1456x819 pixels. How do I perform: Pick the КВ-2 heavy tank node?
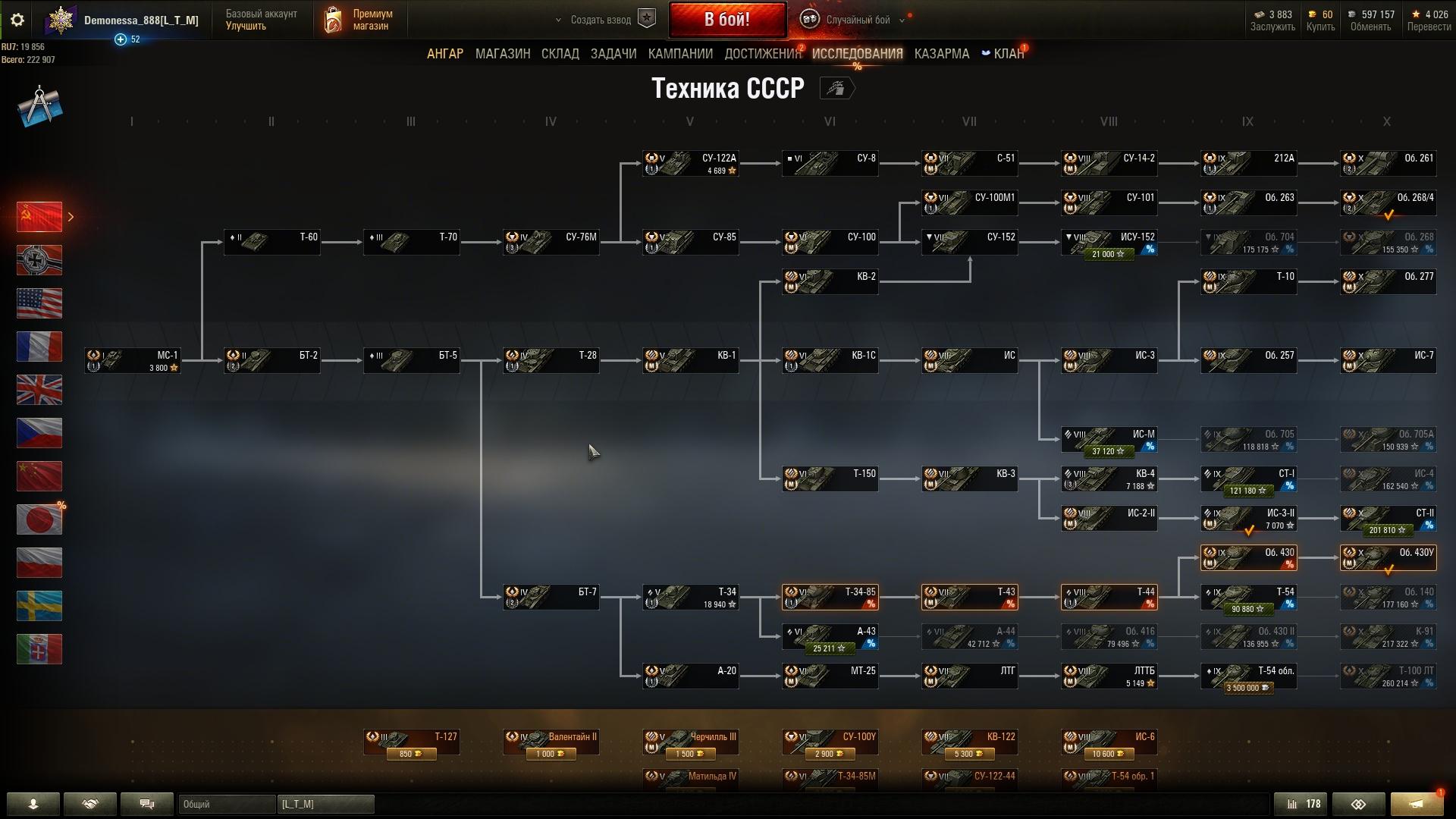point(830,281)
